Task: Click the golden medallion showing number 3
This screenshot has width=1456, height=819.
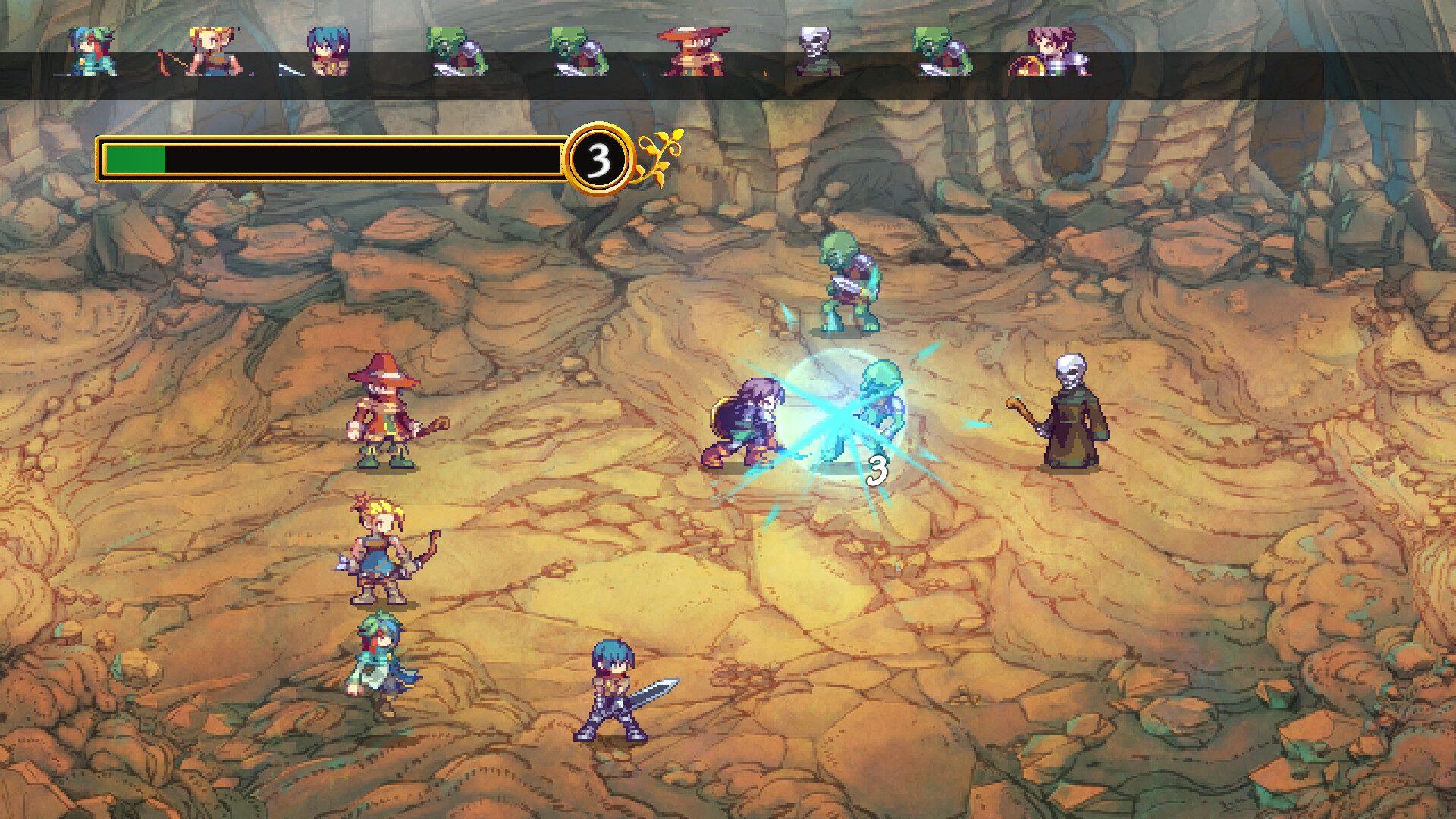Action: click(x=599, y=157)
